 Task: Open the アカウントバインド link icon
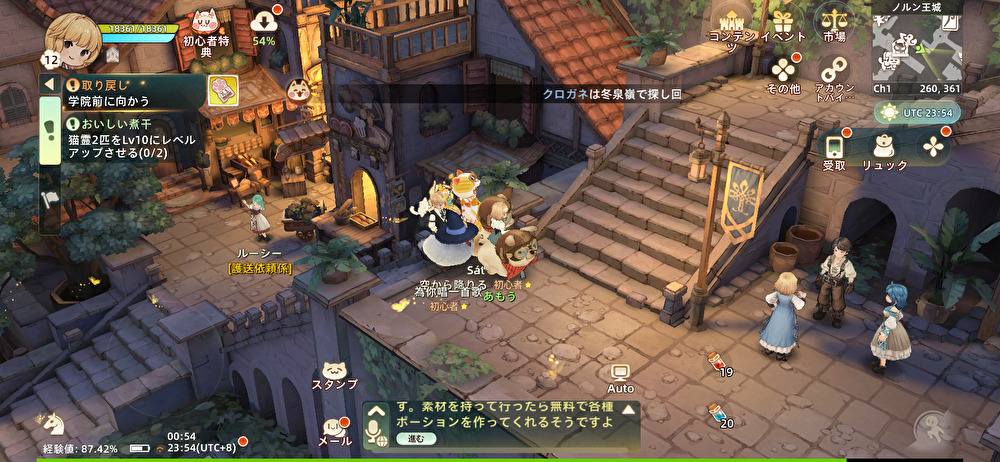pyautogui.click(x=833, y=74)
